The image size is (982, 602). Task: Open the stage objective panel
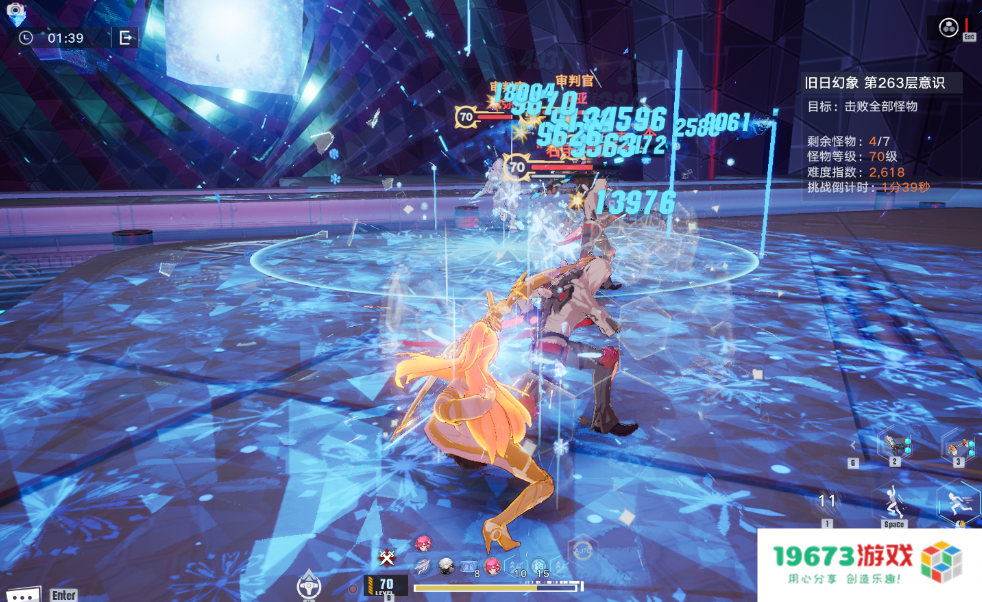tap(882, 135)
